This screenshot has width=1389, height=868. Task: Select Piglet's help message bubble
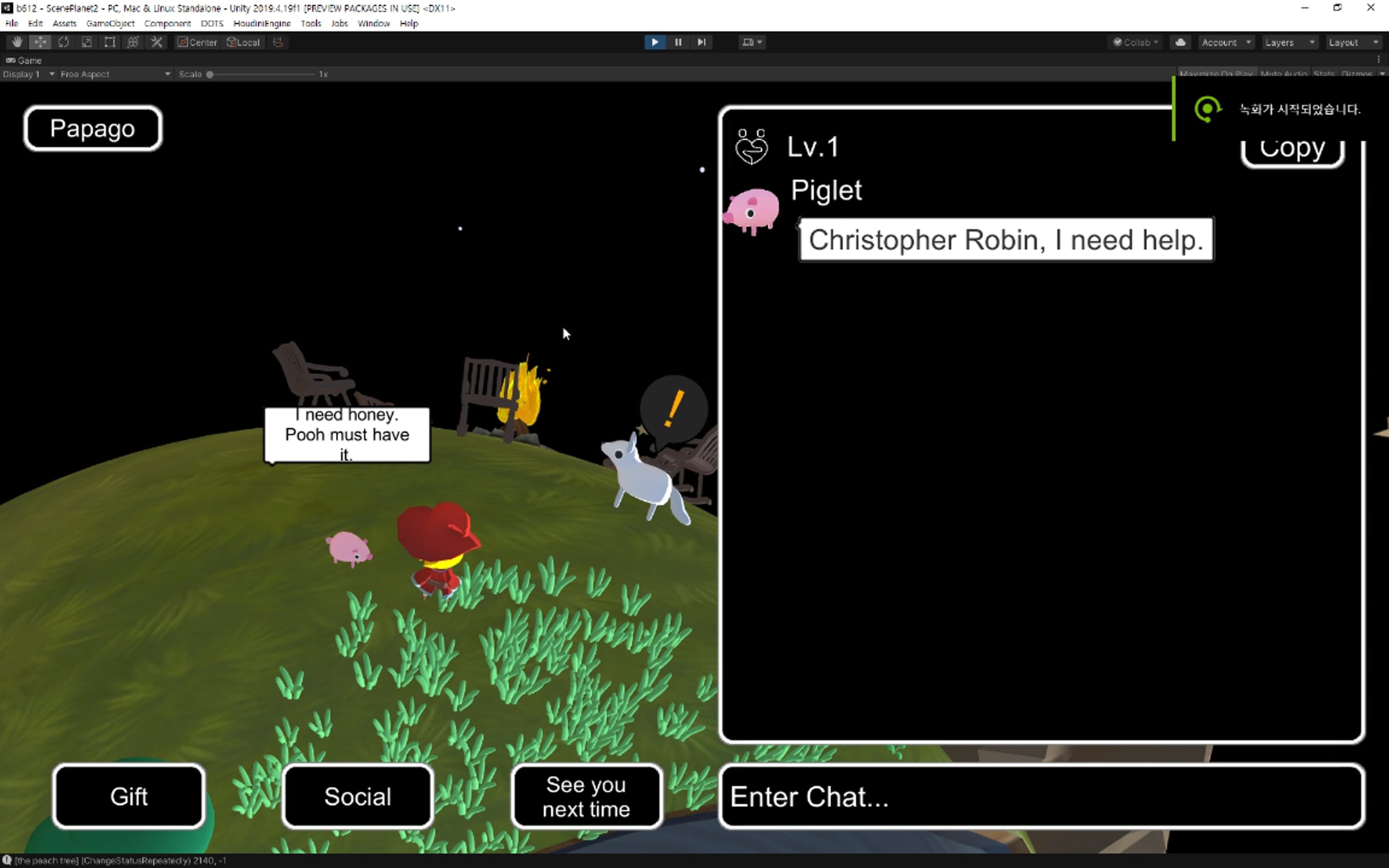1006,240
